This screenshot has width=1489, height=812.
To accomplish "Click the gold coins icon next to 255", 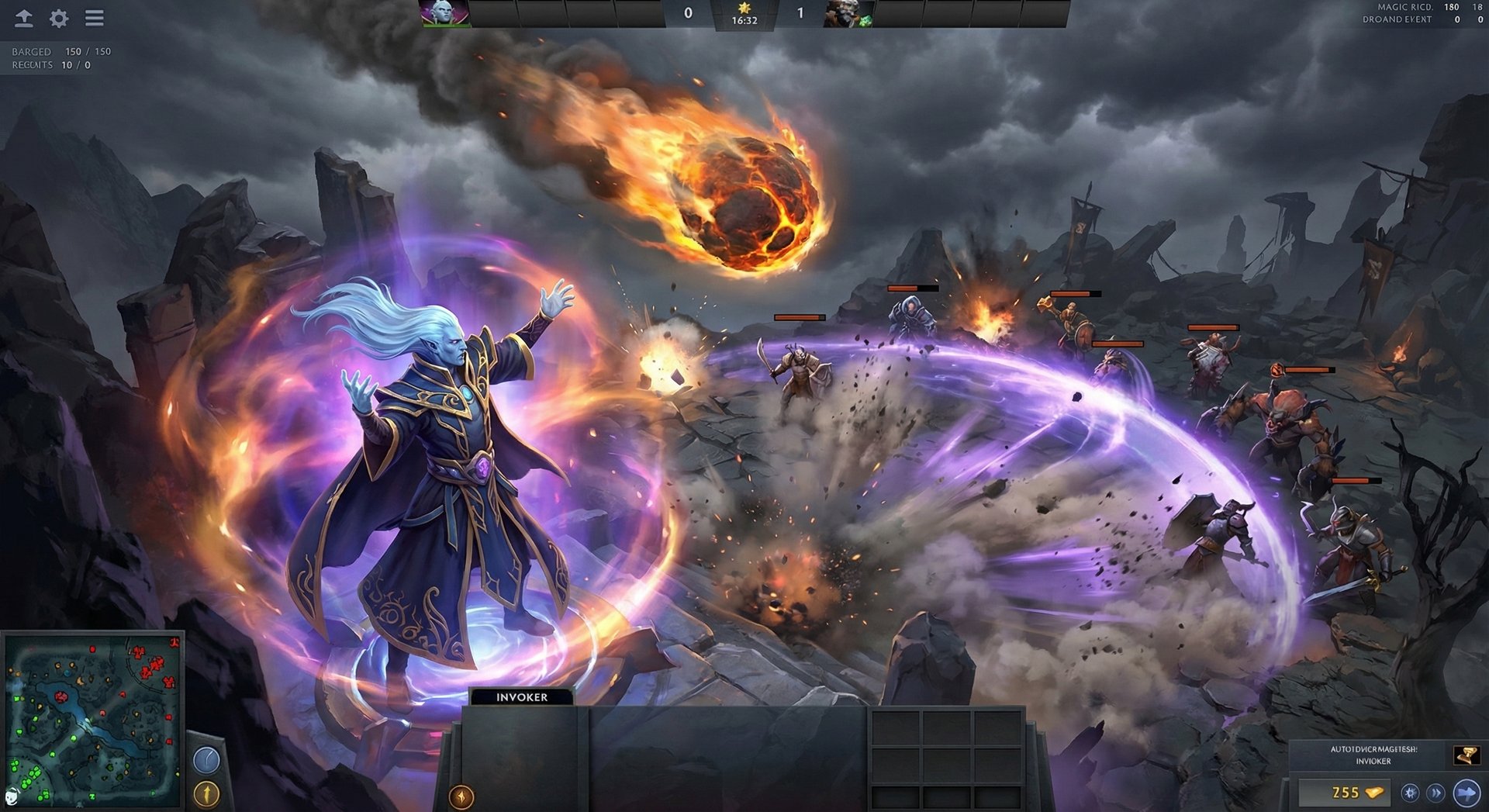I will pyautogui.click(x=1374, y=793).
